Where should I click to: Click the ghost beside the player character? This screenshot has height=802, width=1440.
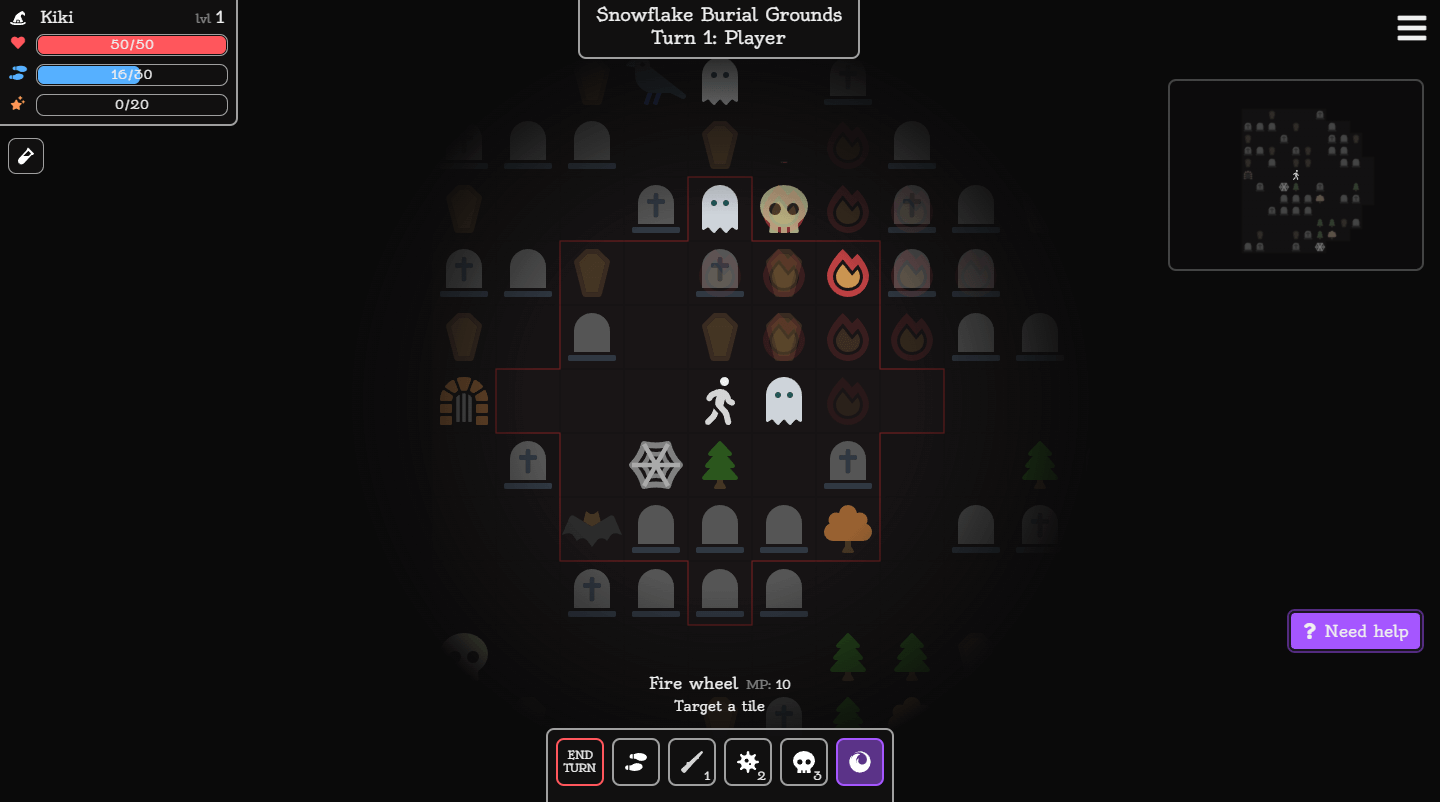pyautogui.click(x=783, y=400)
